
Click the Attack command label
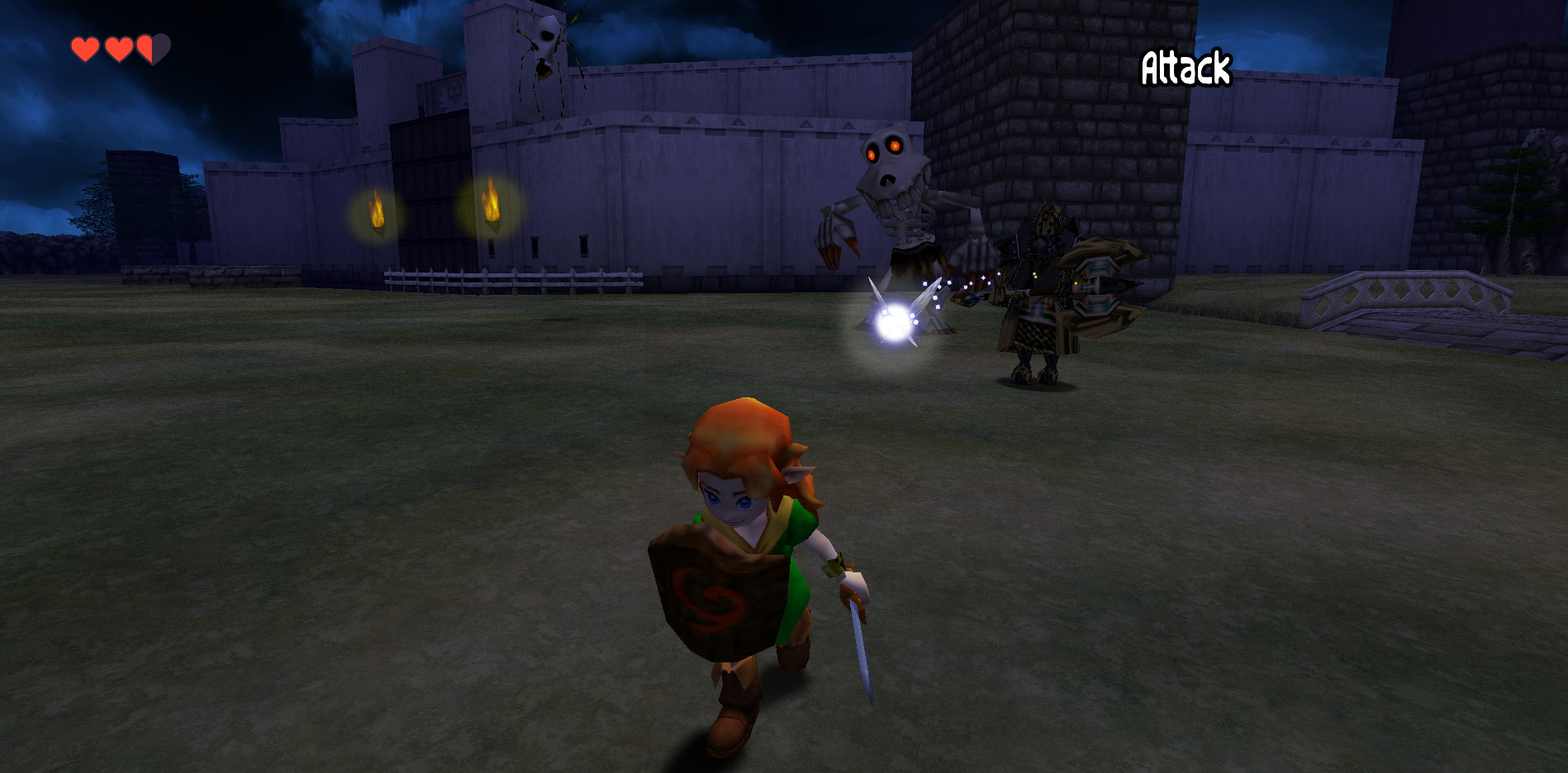click(x=1187, y=66)
